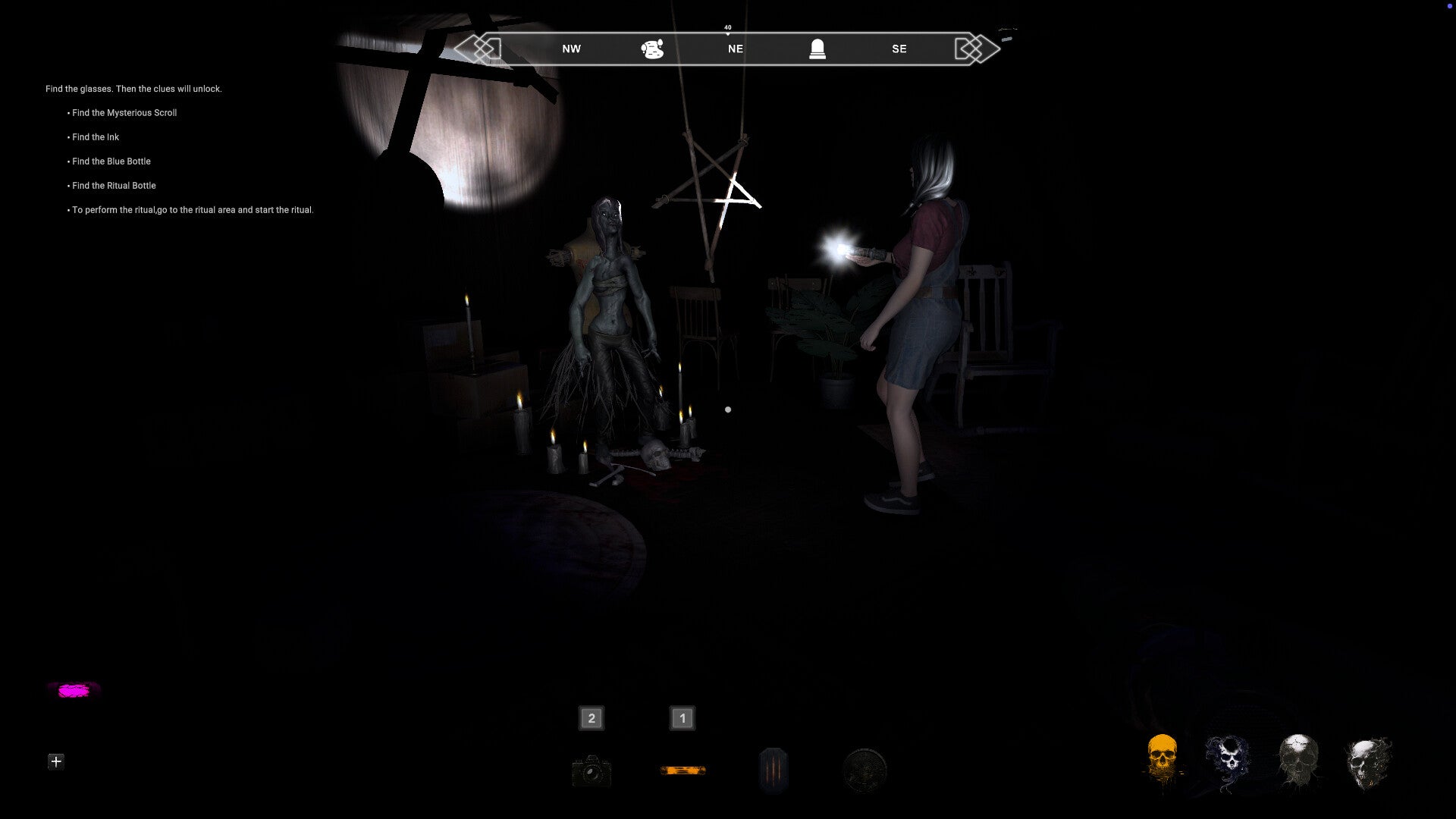
Task: Select the orange glow stick slot
Action: coord(682,770)
